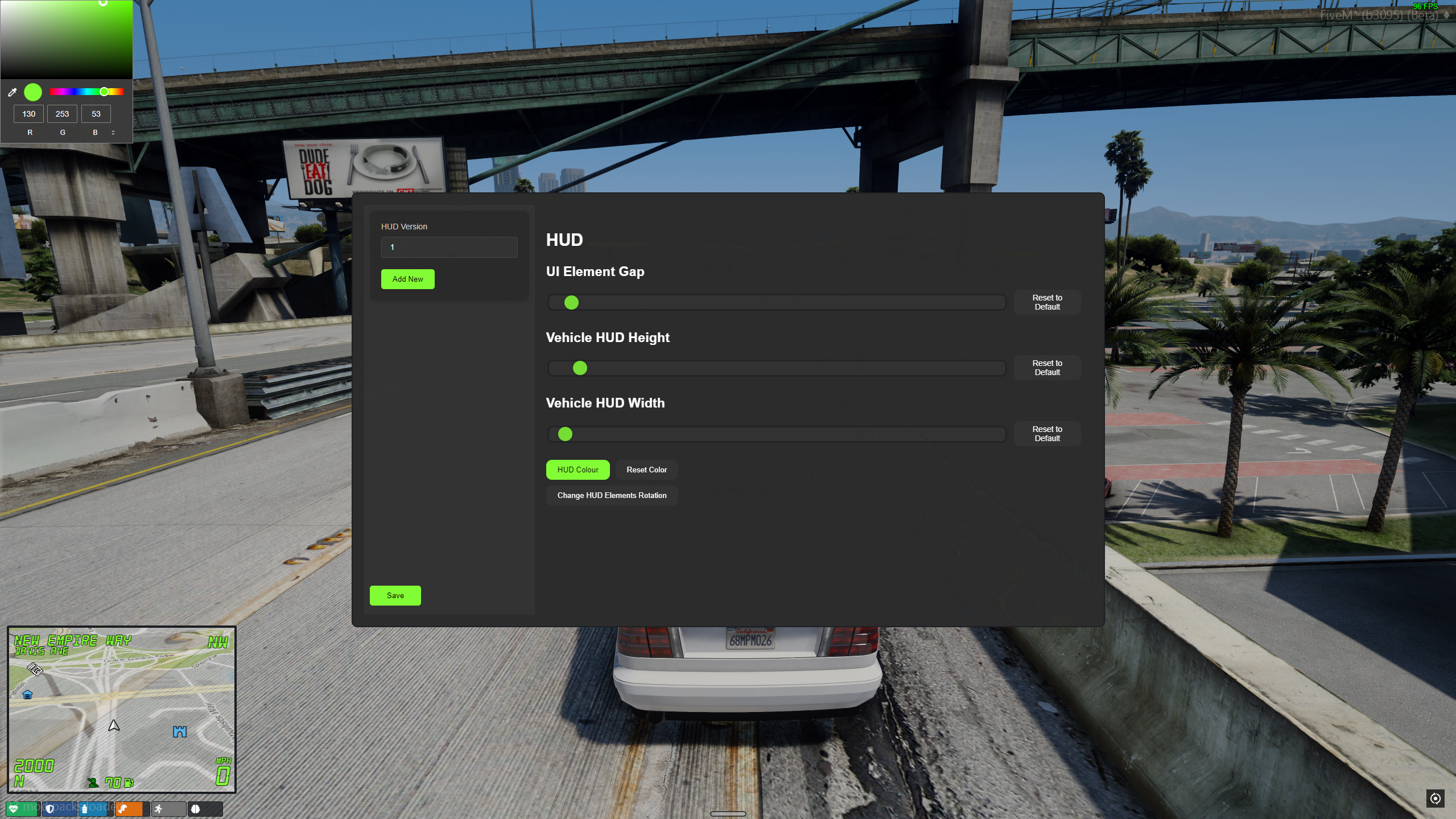Reset Vehicle HUD Height to default
This screenshot has width=1456, height=819.
(x=1047, y=368)
